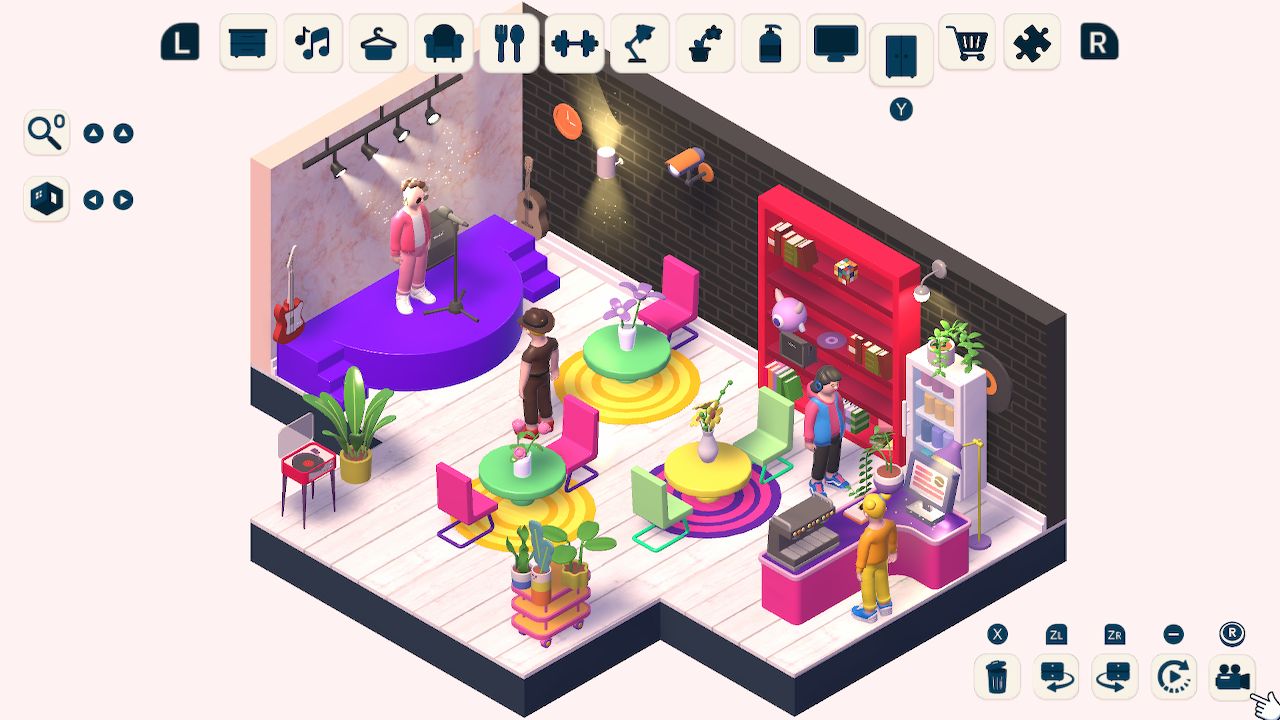Select the dumbbell fitness category
This screenshot has width=1280, height=720.
point(573,44)
